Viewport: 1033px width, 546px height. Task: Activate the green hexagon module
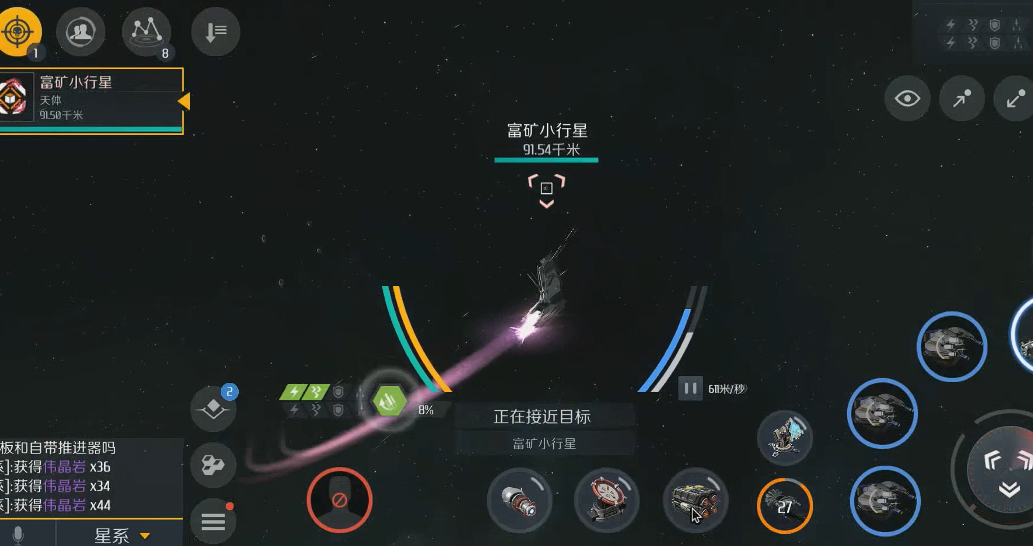point(389,402)
